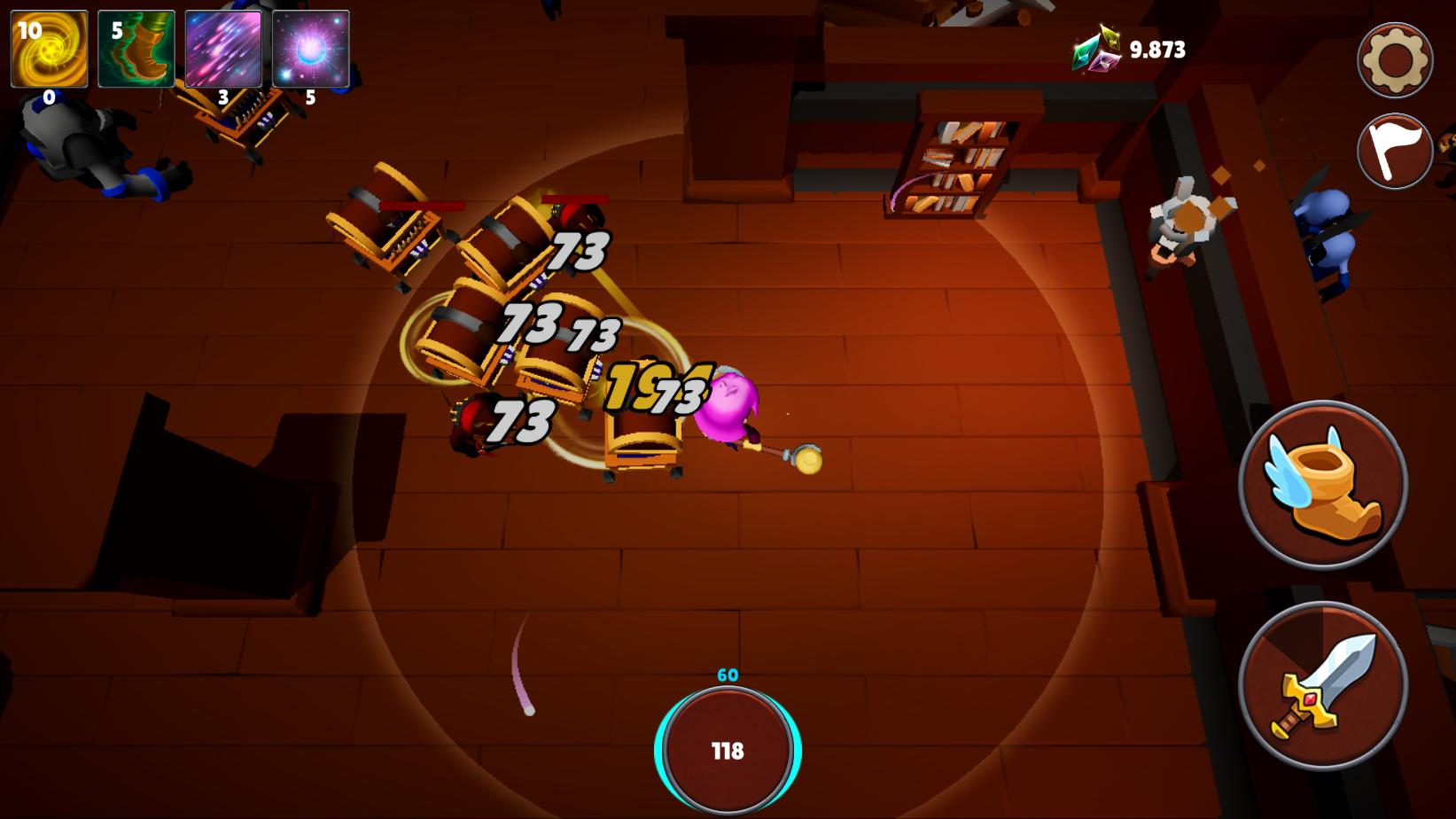This screenshot has height=819, width=1456.
Task: Select the blue galaxy orb ability icon
Action: [310, 49]
